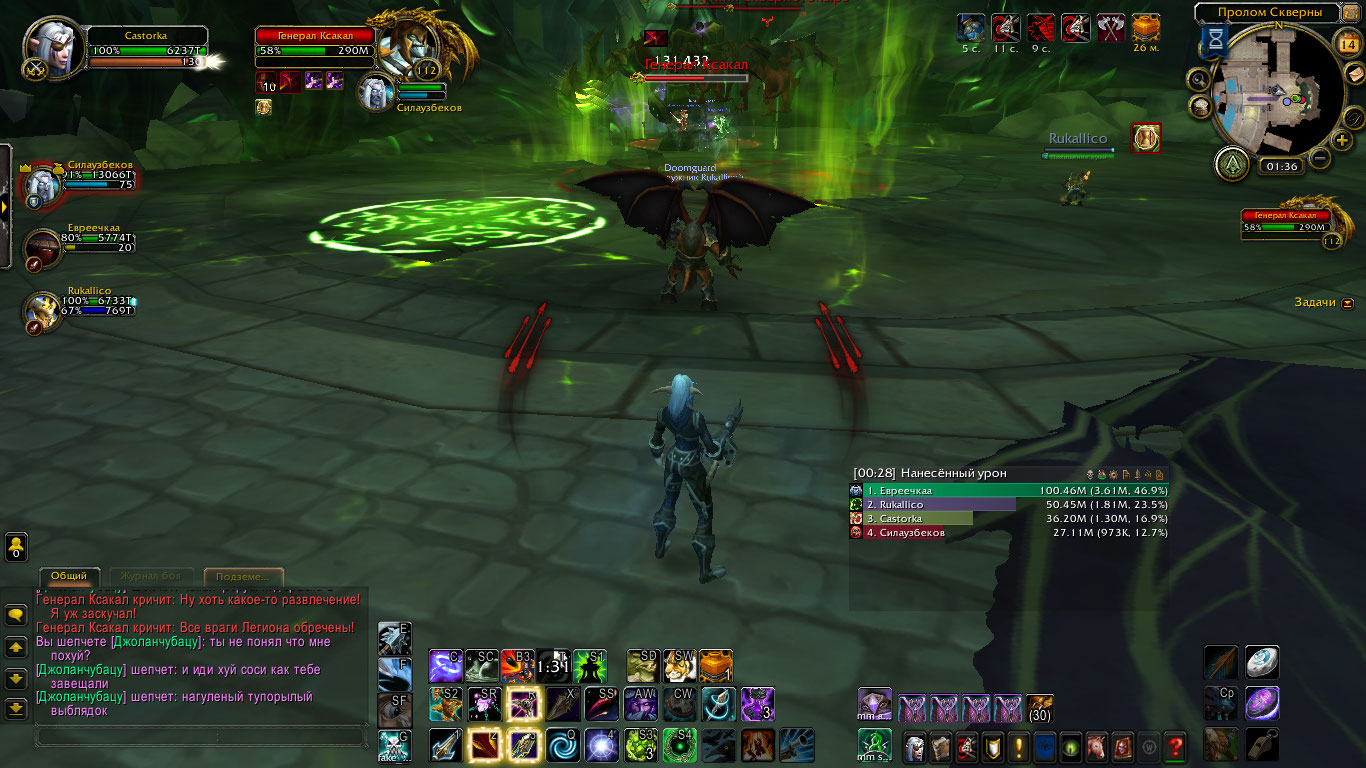Activate the white starburst ability bound to 4
The height and width of the screenshot is (768, 1366).
602,746
